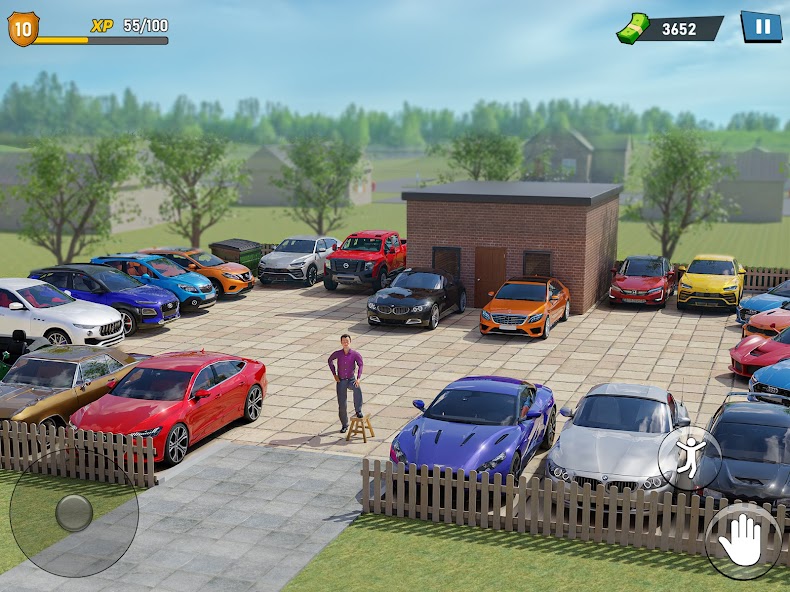This screenshot has height=592, width=790.
Task: Open the cash balance icon
Action: (633, 27)
